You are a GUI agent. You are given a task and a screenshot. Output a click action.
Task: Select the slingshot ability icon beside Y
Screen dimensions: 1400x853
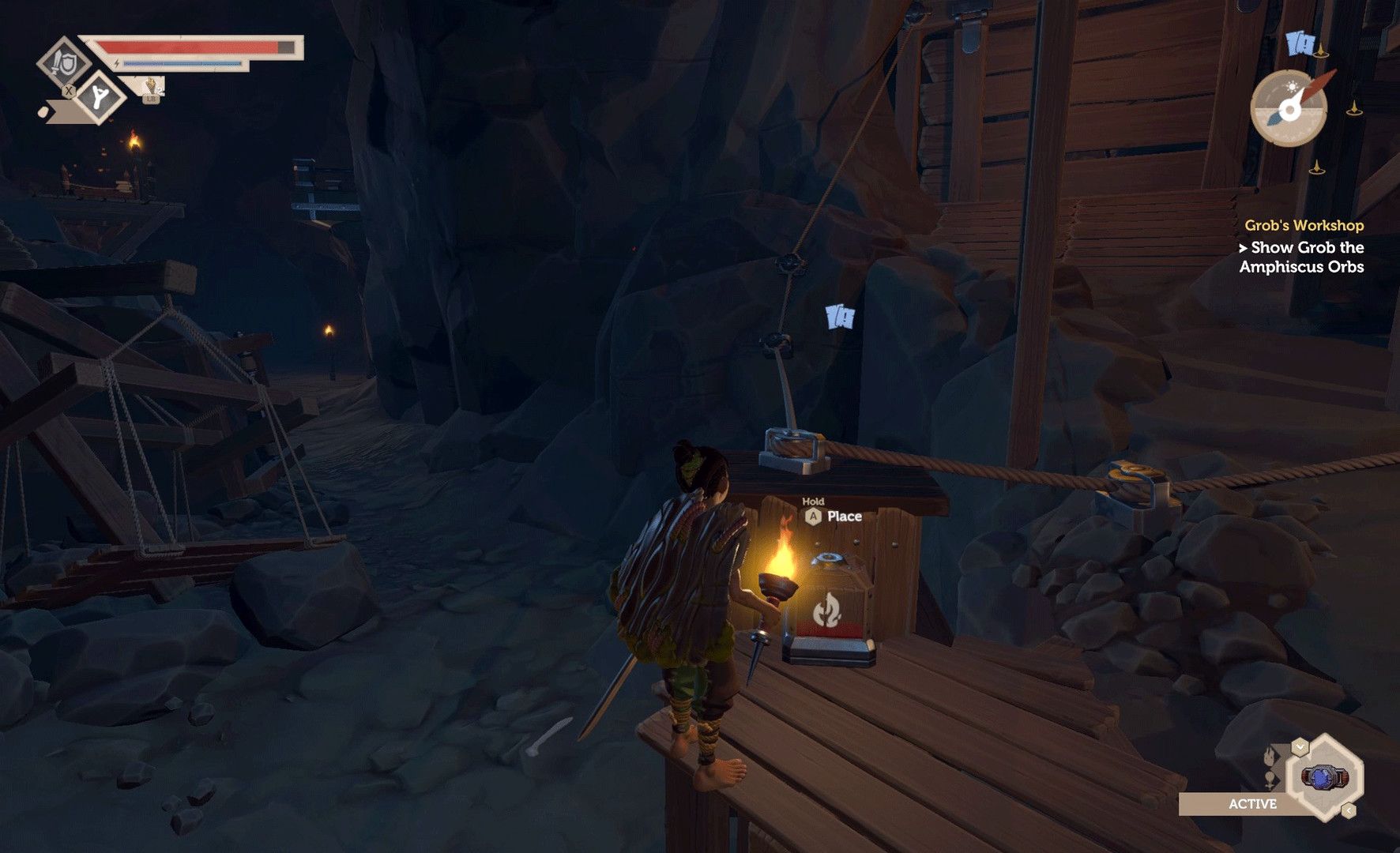[100, 96]
